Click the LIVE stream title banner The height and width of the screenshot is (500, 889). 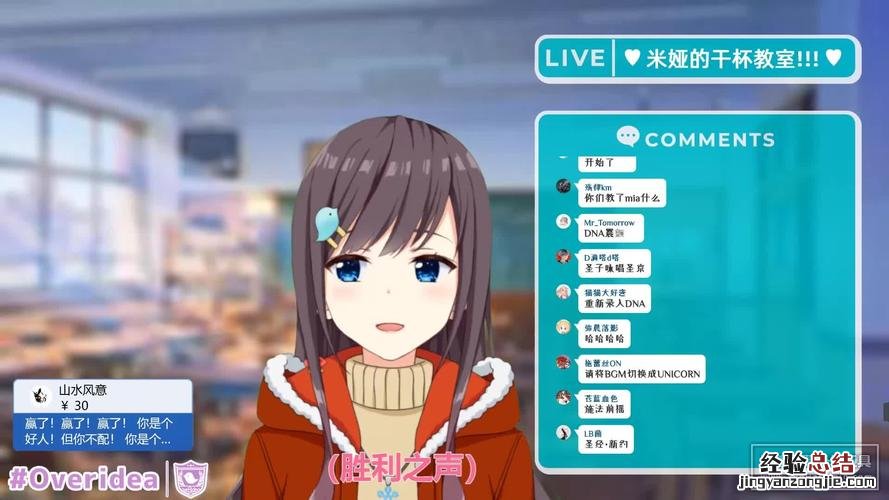(697, 58)
